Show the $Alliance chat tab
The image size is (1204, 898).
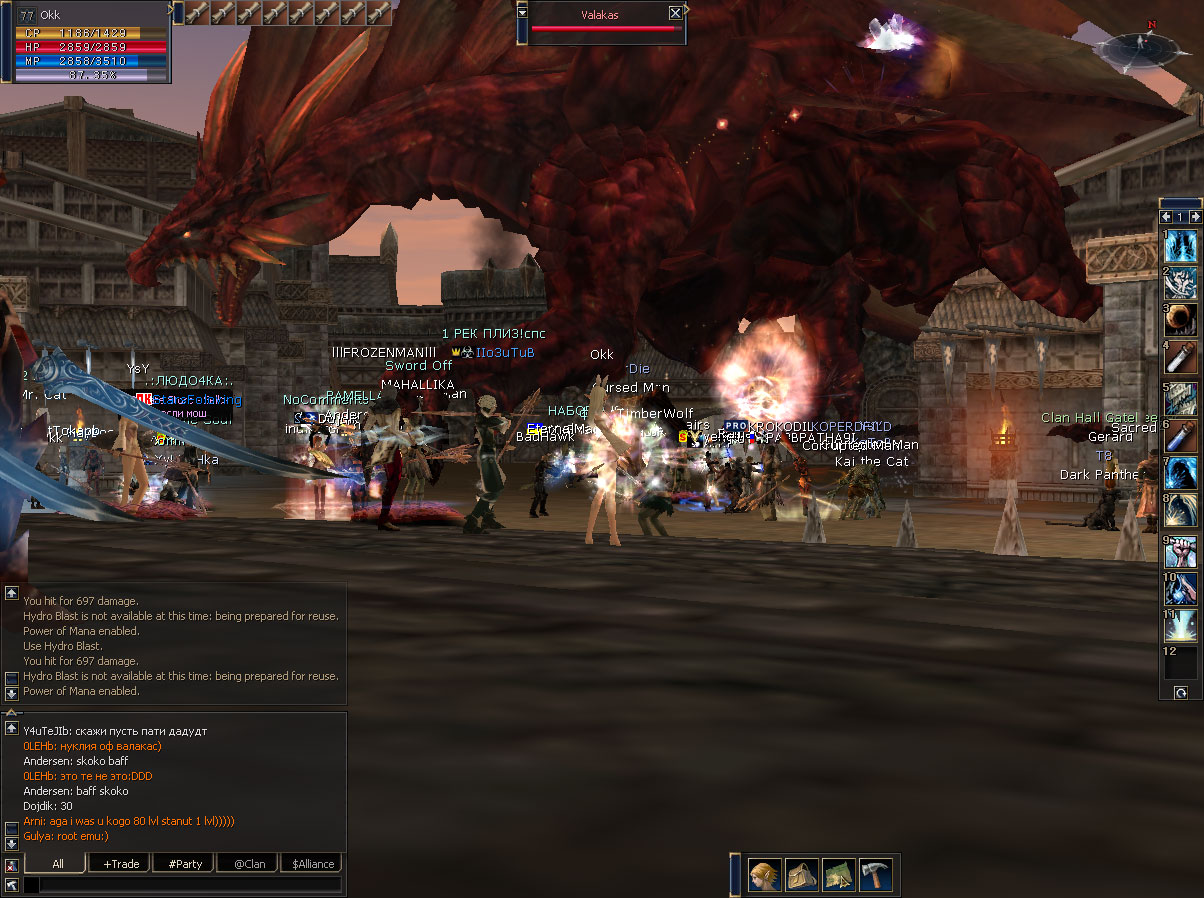(x=313, y=863)
